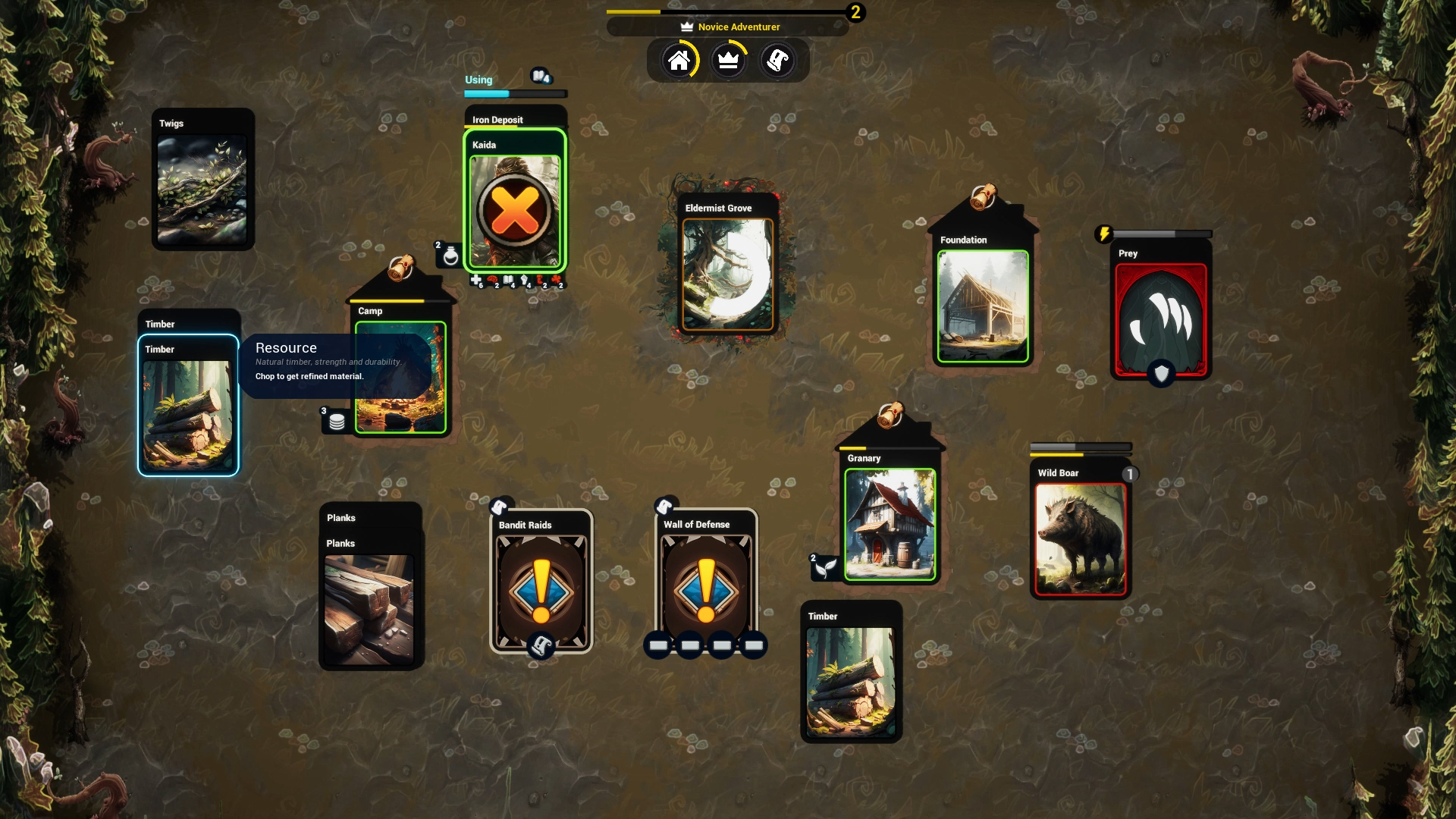This screenshot has height=819, width=1456.
Task: Open the Home panel icon
Action: pyautogui.click(x=680, y=60)
